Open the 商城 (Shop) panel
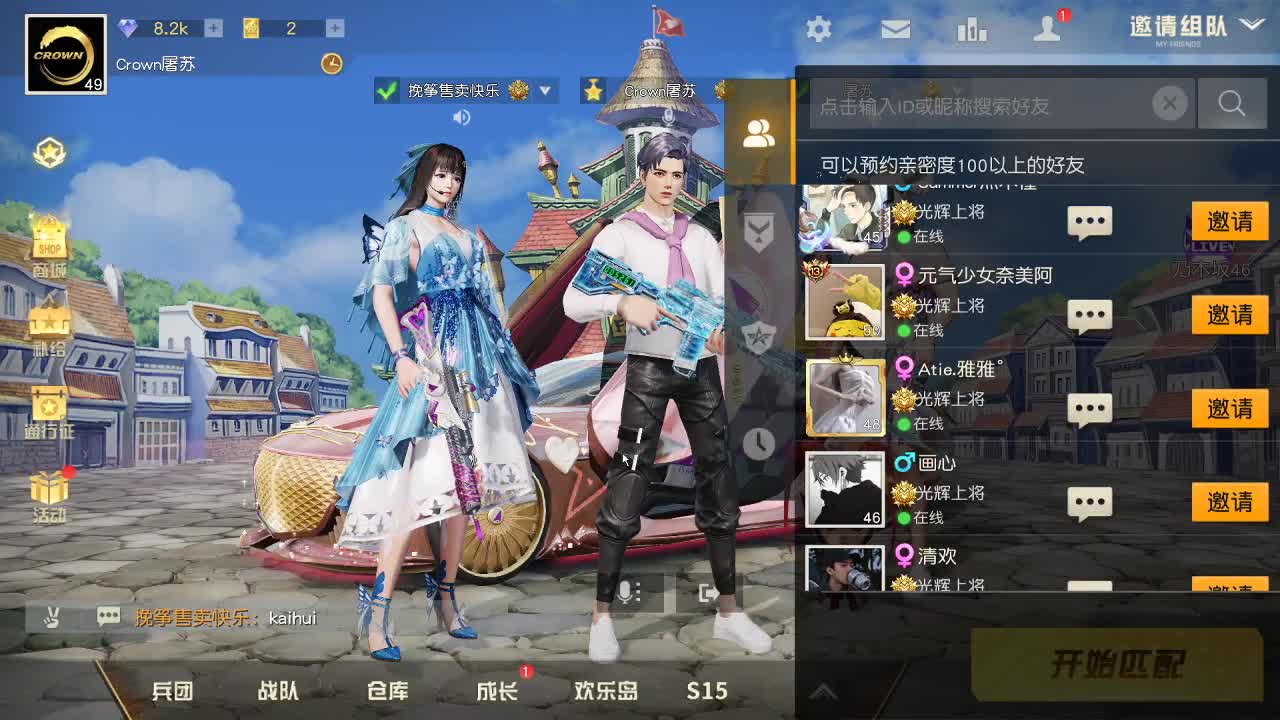 48,238
